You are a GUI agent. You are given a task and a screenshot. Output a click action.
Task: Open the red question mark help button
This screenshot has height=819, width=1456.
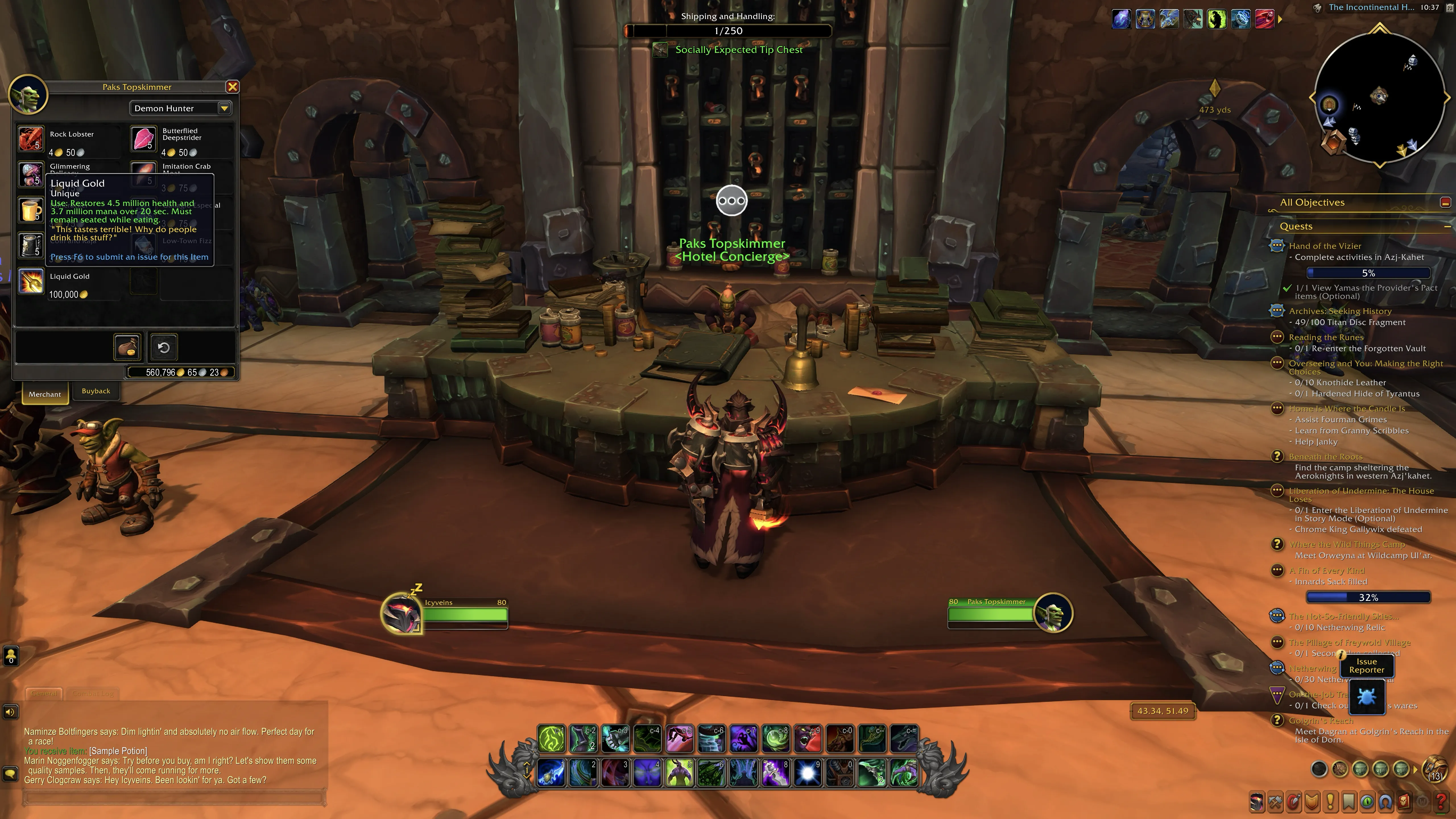pos(1441,802)
